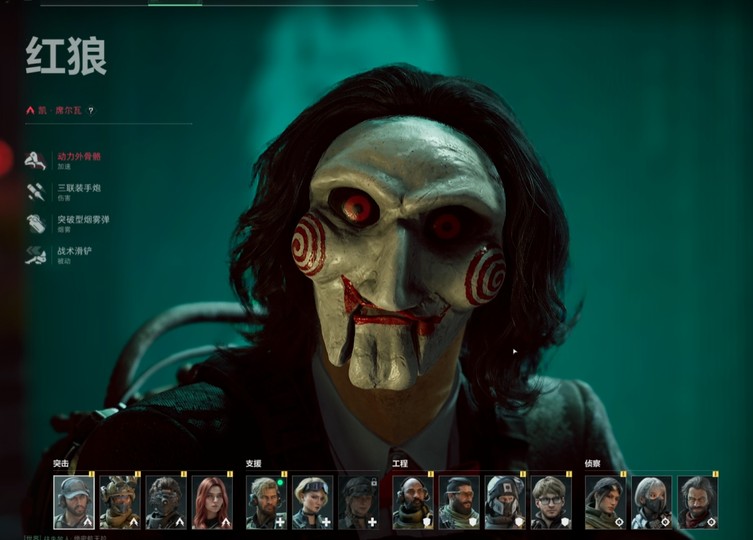Select the capped bearded assault operator
The image size is (753, 540).
pyautogui.click(x=73, y=501)
